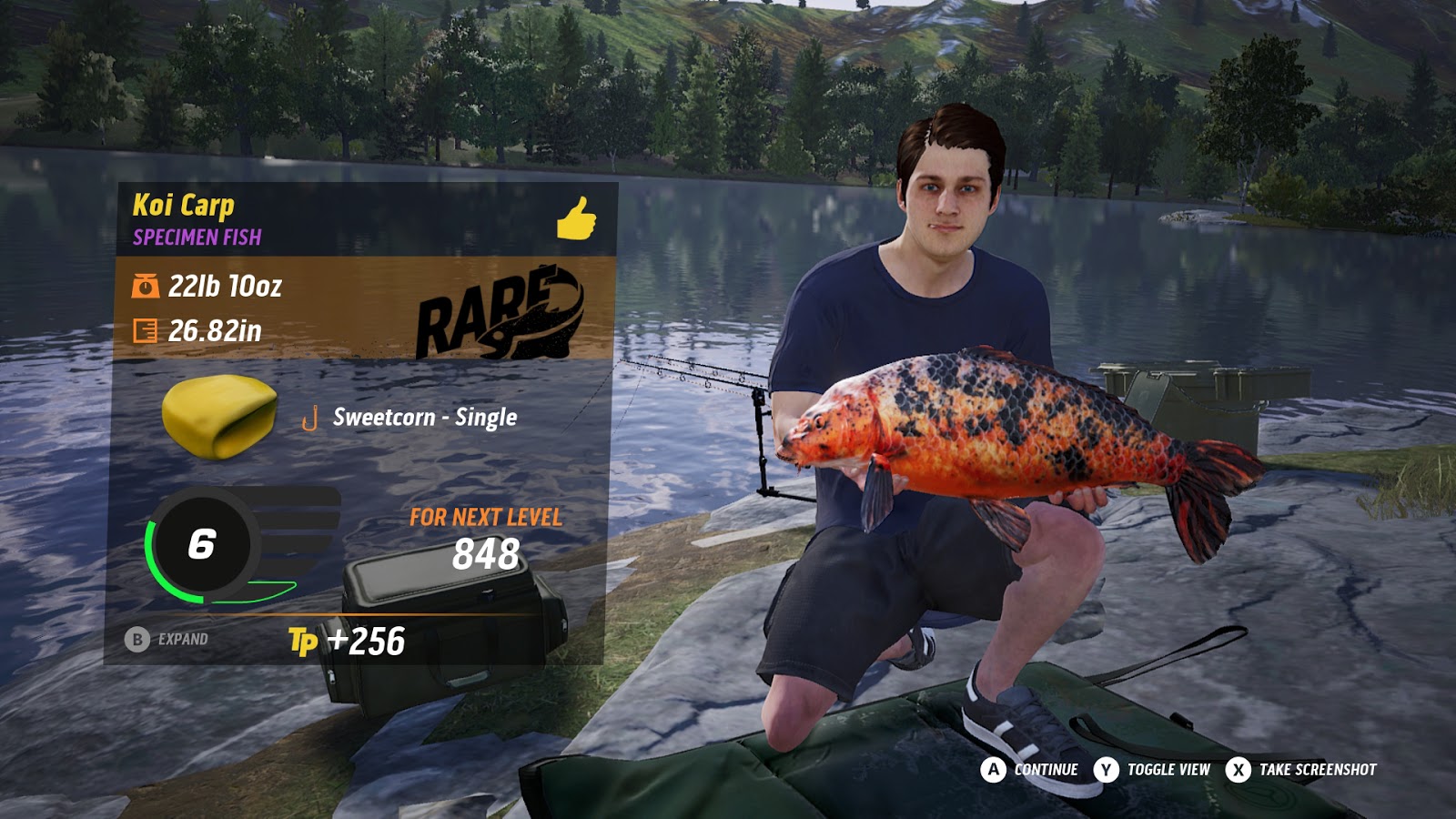Choose Take Screenshot
This screenshot has height=819, width=1456.
tap(1301, 770)
